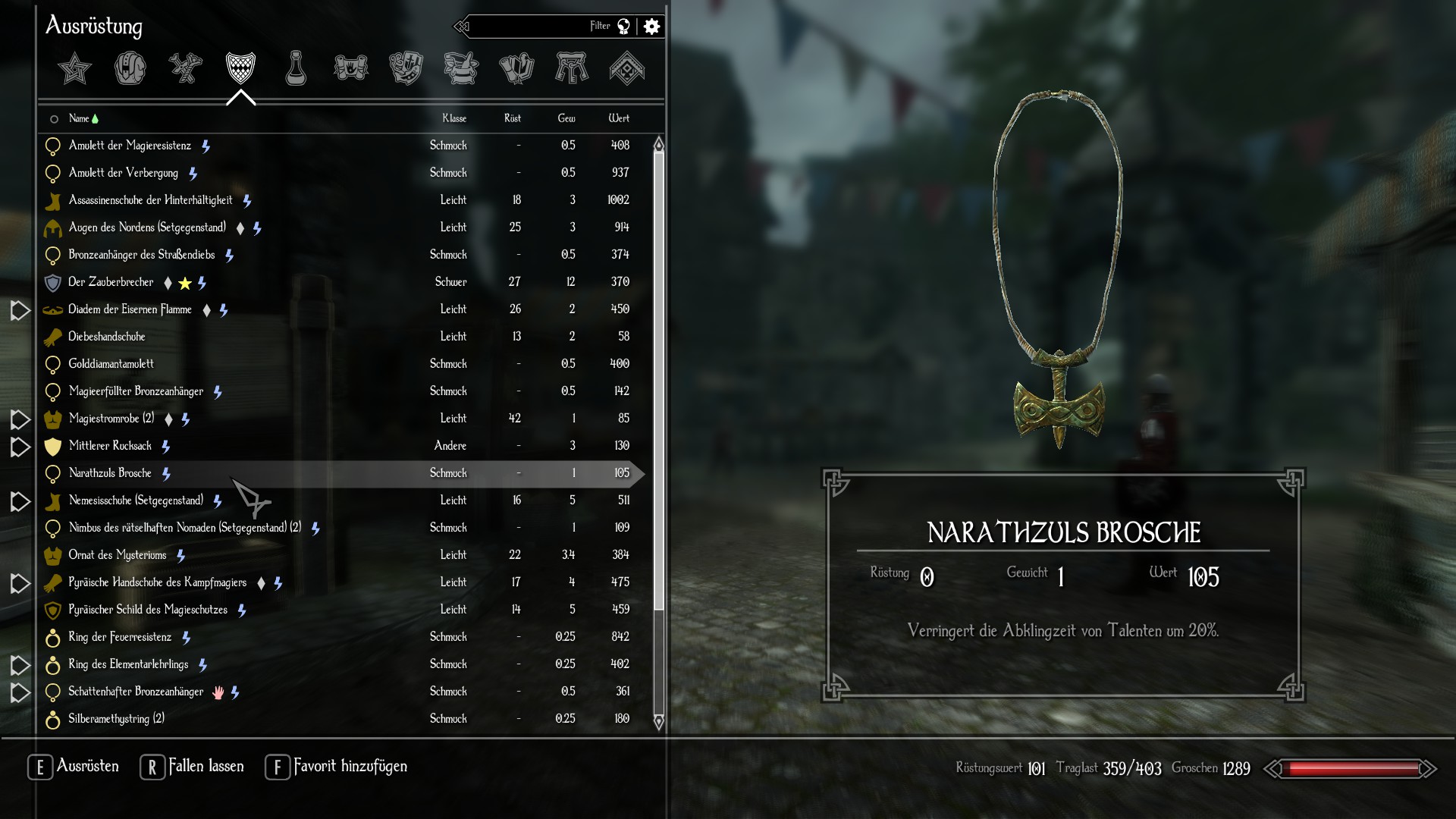Screen dimensions: 1456x819
Task: Sort the list by Wert column
Action: pos(619,118)
